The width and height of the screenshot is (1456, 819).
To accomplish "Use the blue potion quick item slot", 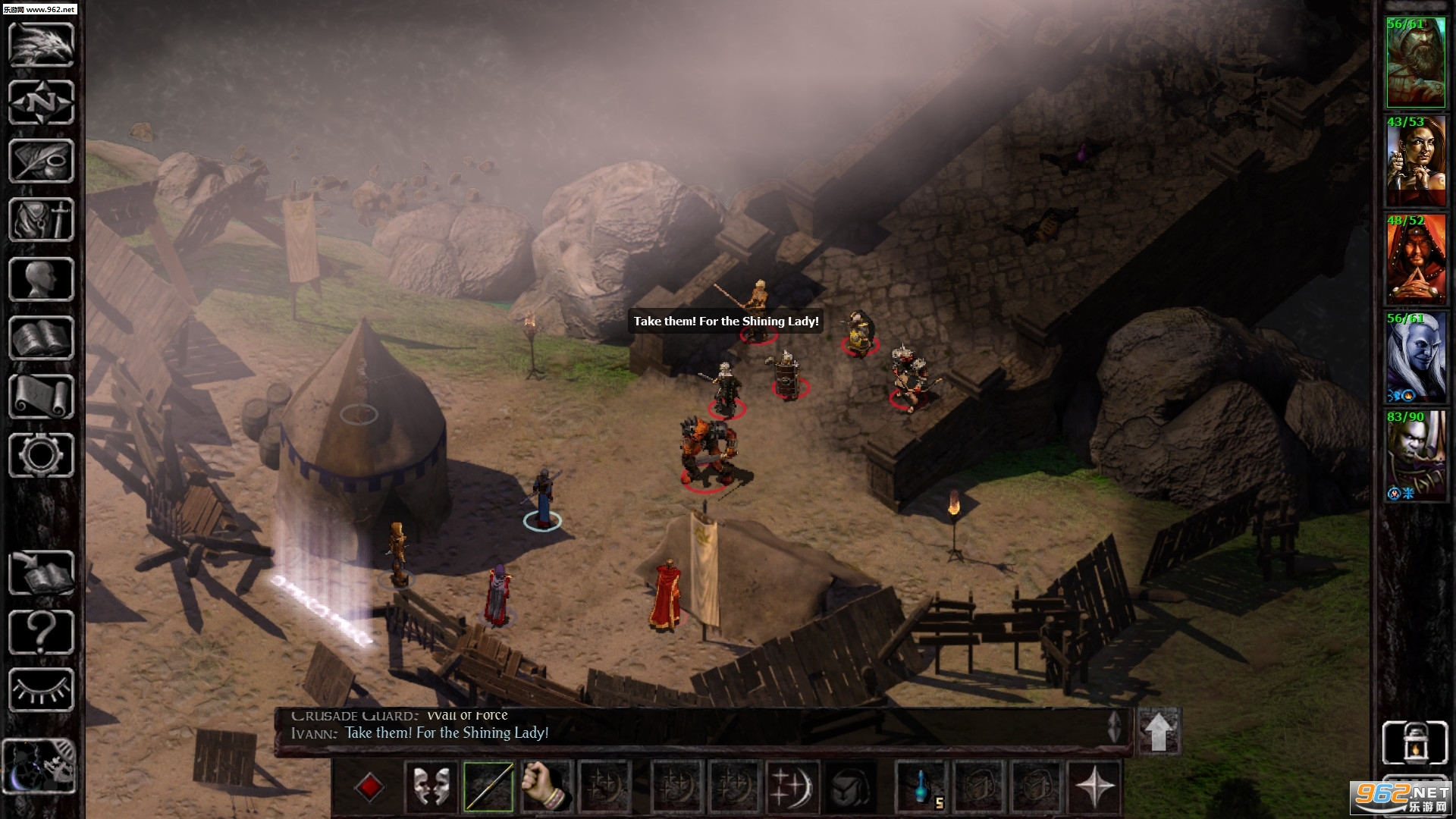I will [x=922, y=787].
